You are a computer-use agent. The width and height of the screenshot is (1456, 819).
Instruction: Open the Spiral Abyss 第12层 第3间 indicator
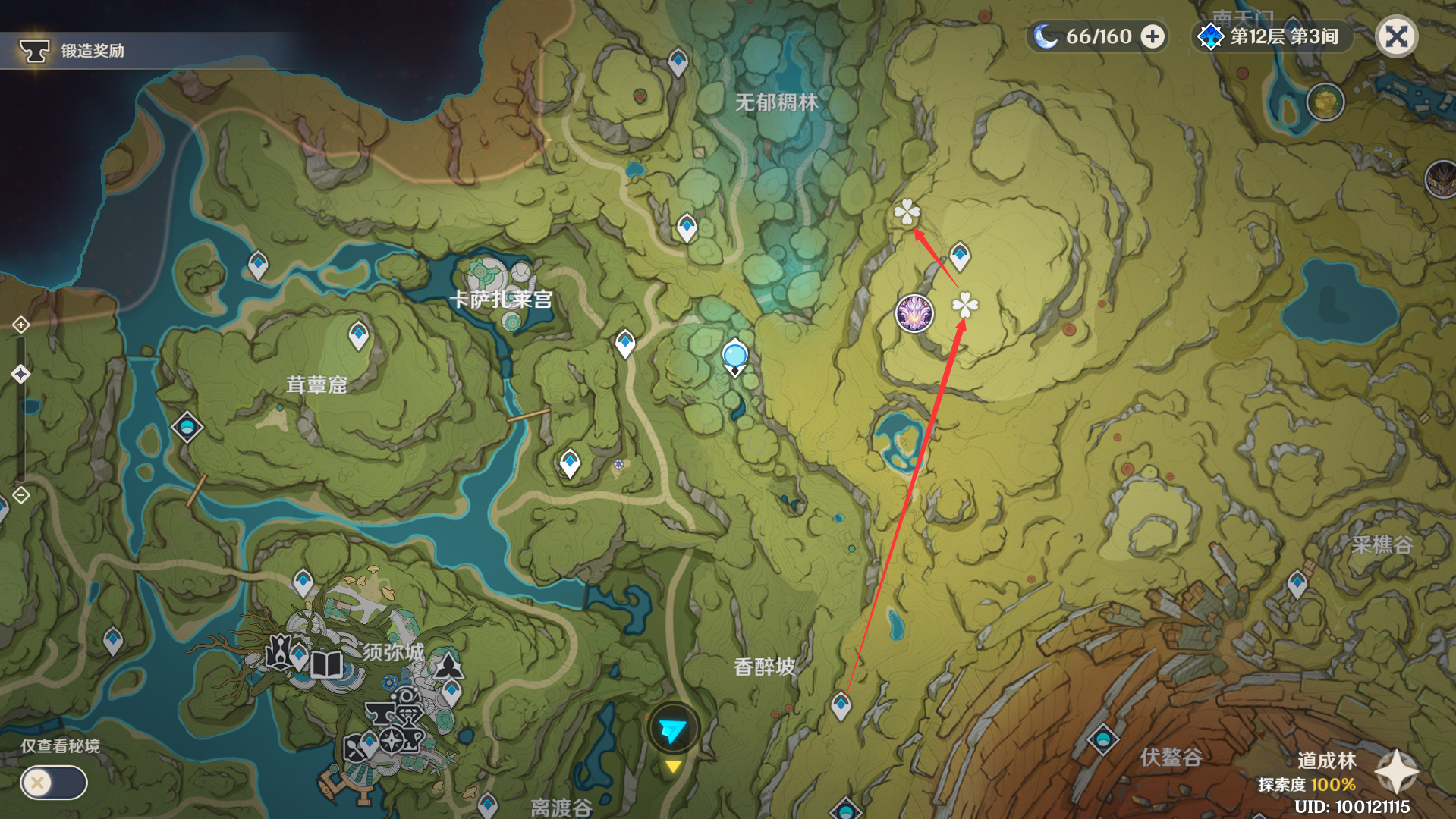pyautogui.click(x=1272, y=36)
